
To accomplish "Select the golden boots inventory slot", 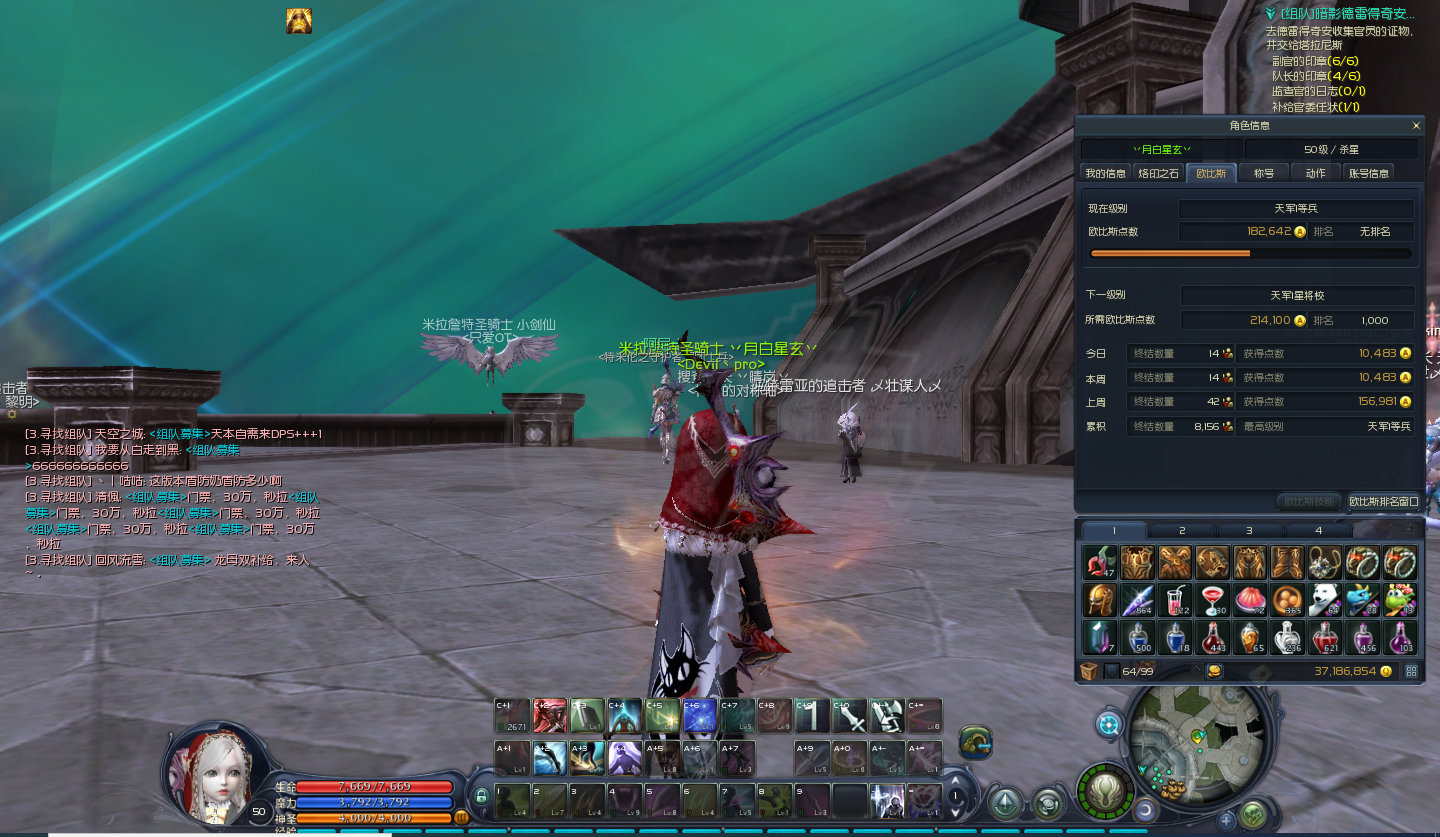I will tap(1288, 562).
